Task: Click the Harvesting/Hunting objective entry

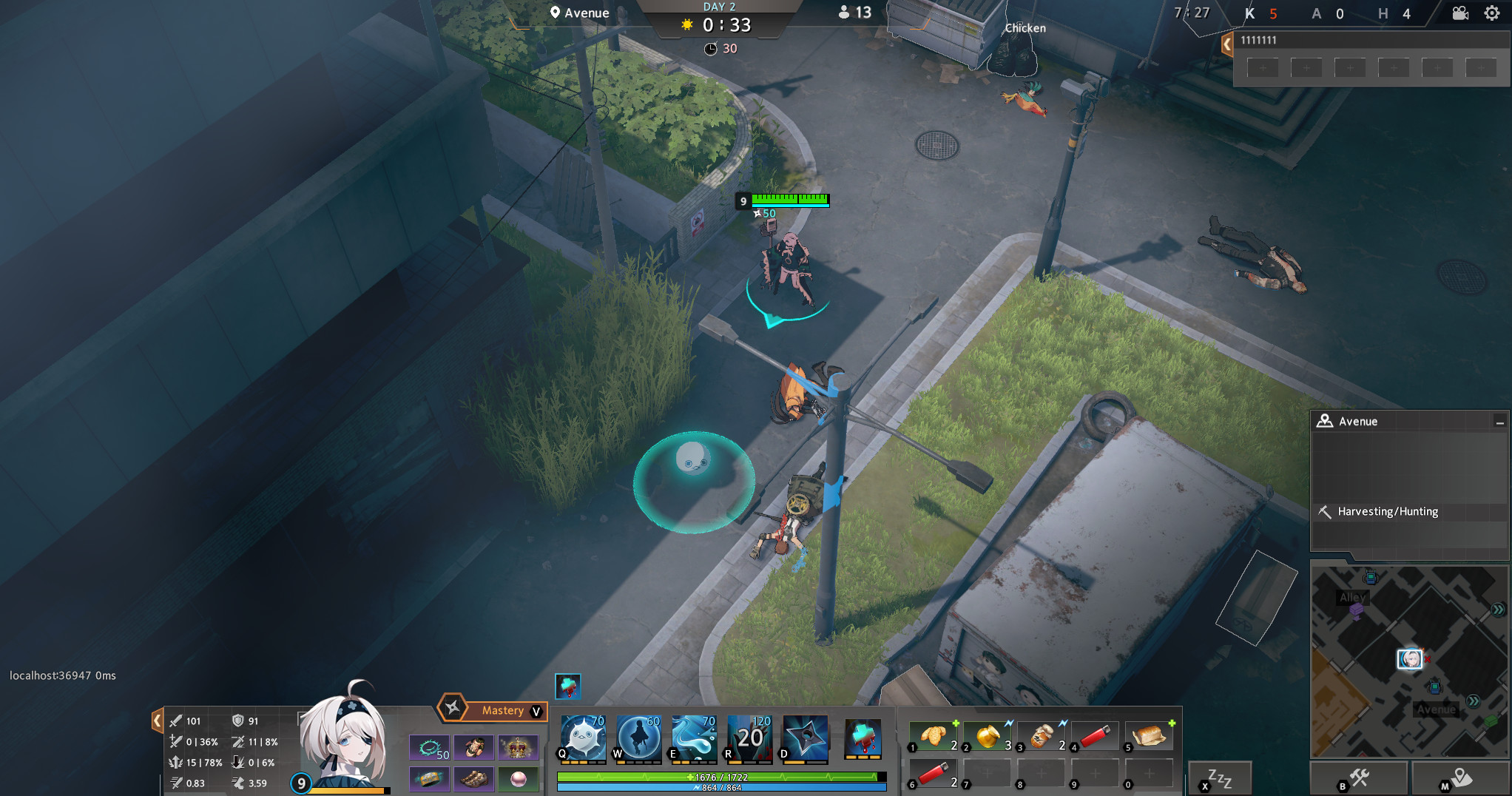Action: 1387,511
